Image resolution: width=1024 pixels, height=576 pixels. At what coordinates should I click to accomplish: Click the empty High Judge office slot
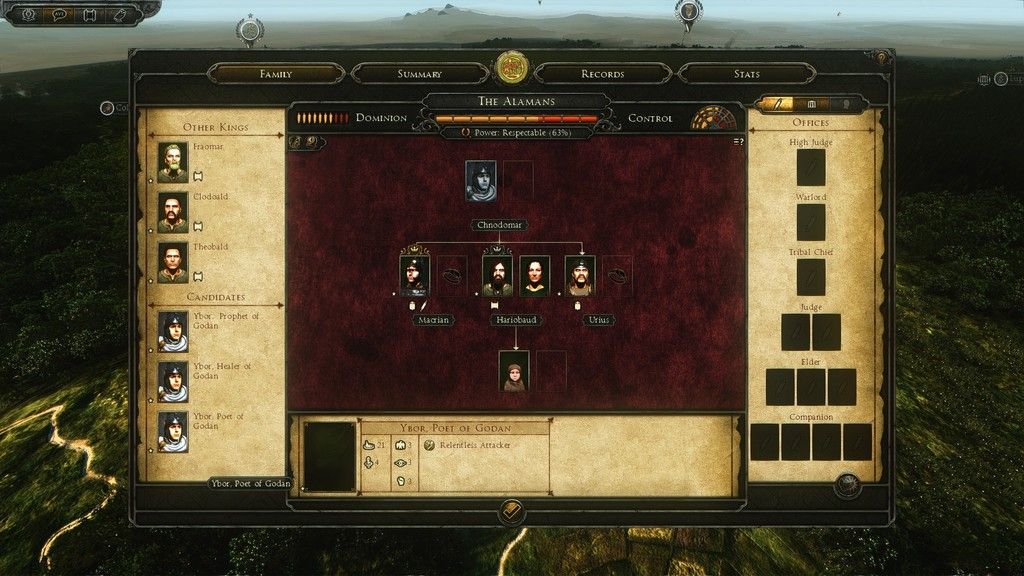811,167
